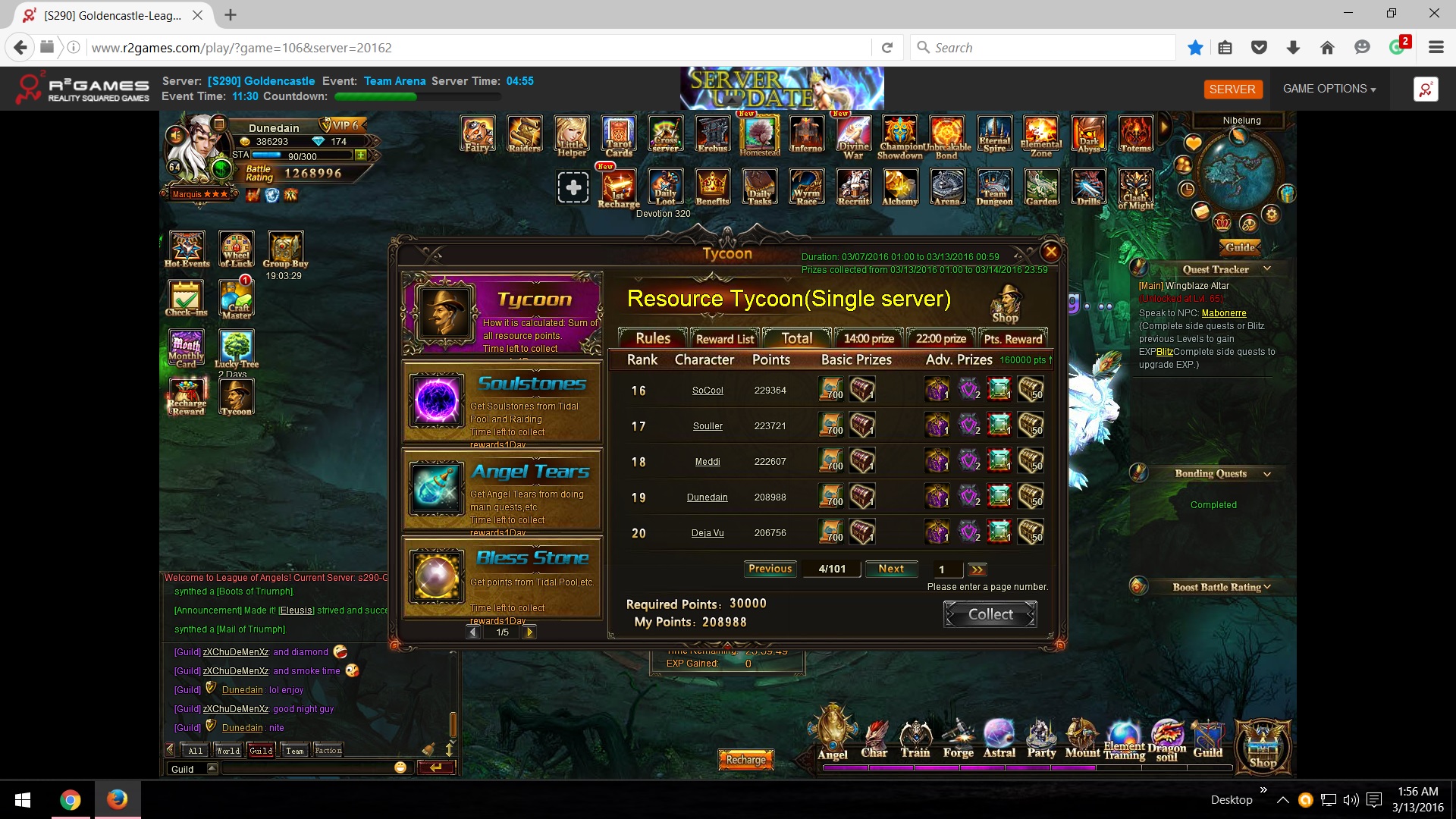Select the Angel Tears category
Screen dimensions: 1456x819
point(502,490)
